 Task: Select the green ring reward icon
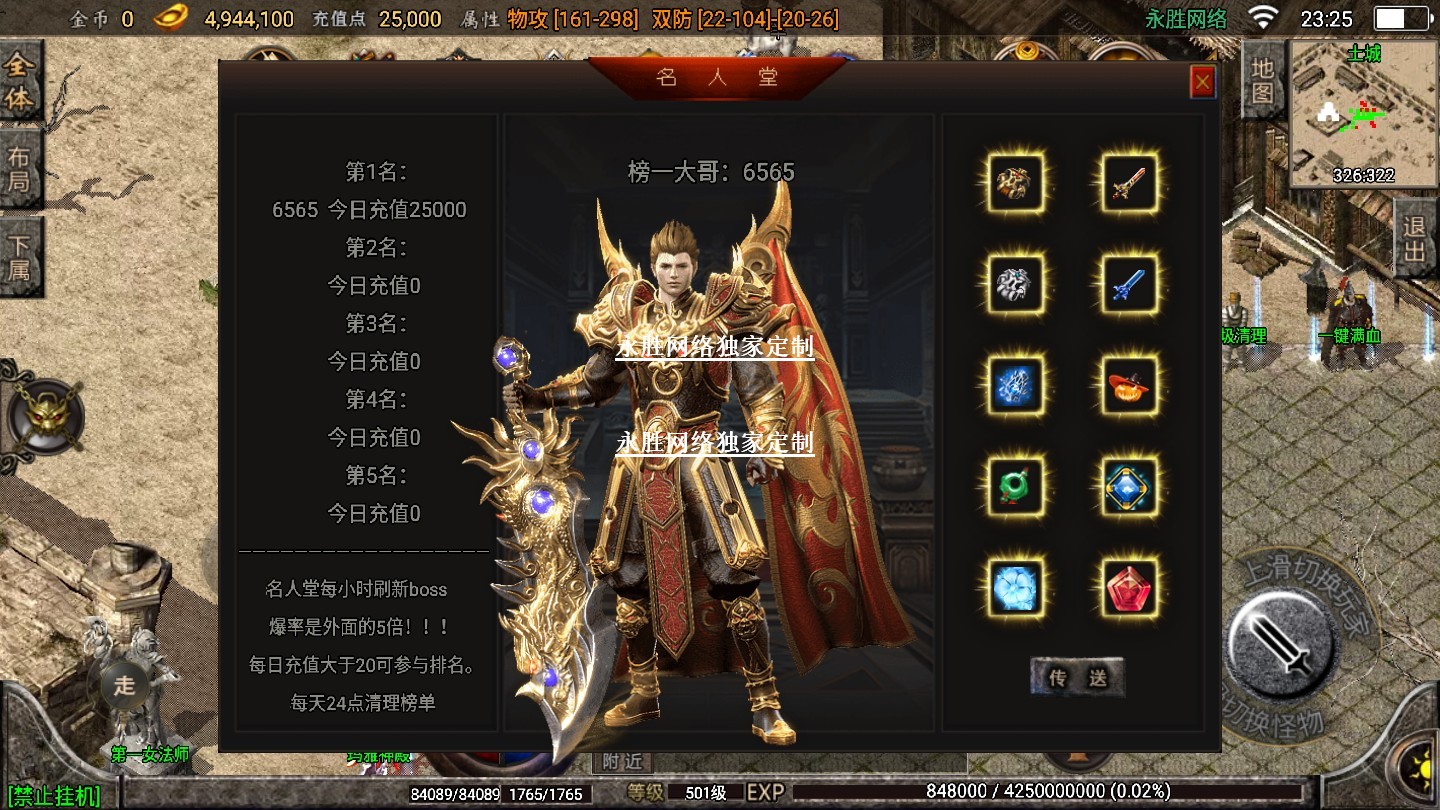click(1016, 486)
